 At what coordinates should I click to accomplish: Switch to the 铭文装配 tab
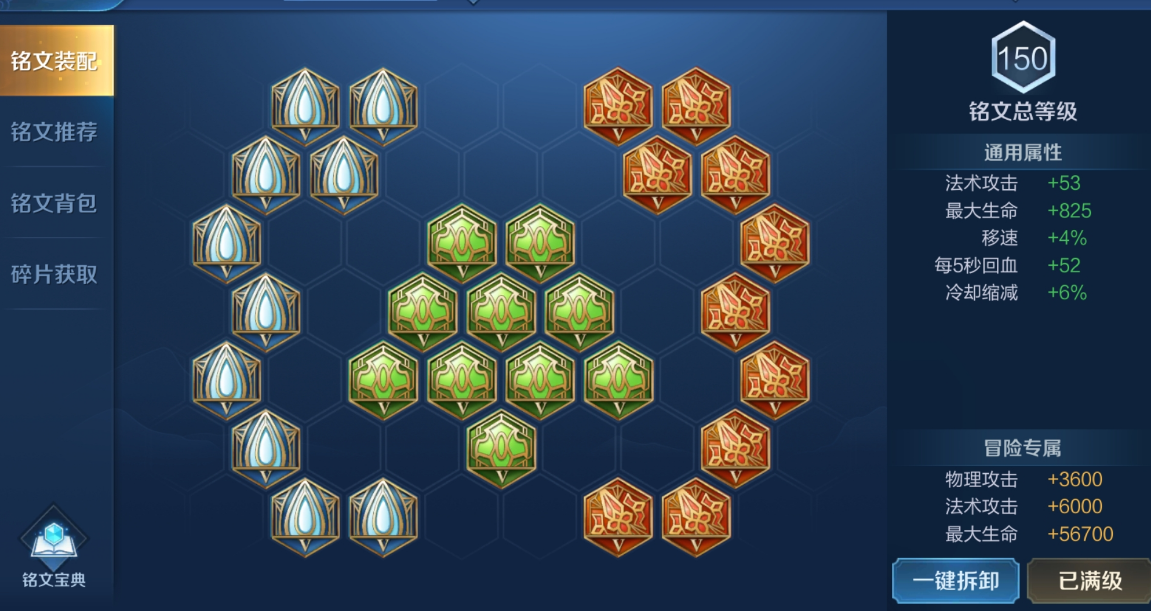click(55, 61)
